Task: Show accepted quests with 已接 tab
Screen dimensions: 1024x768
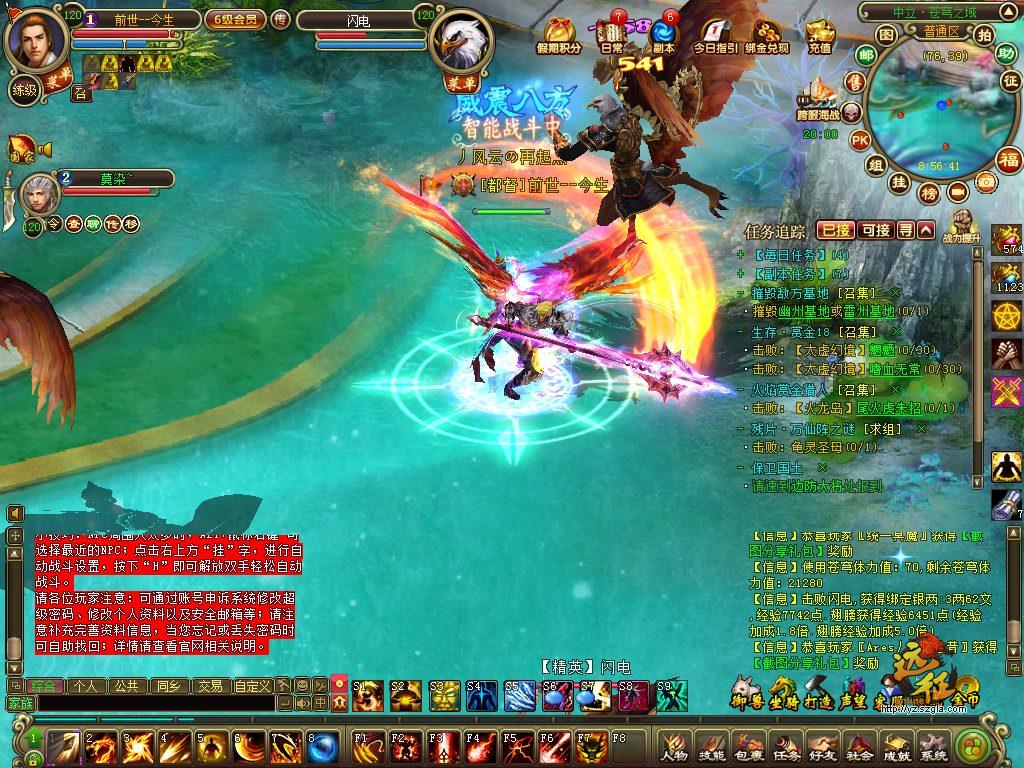Action: pos(836,230)
